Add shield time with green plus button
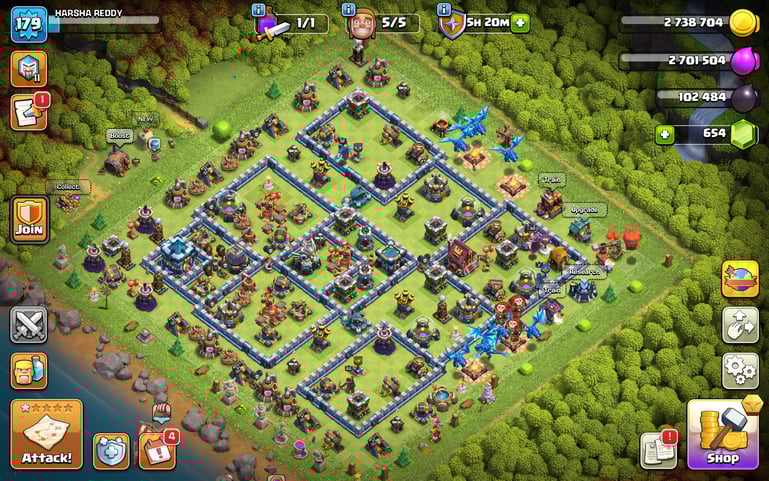Viewport: 769px width, 481px height. (520, 23)
